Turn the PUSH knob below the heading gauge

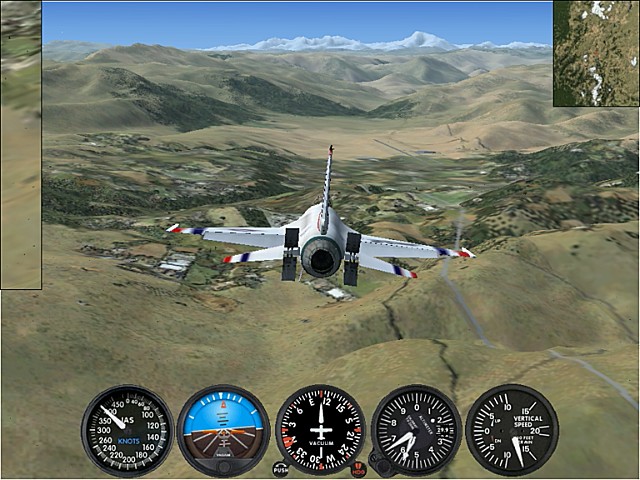280,468
